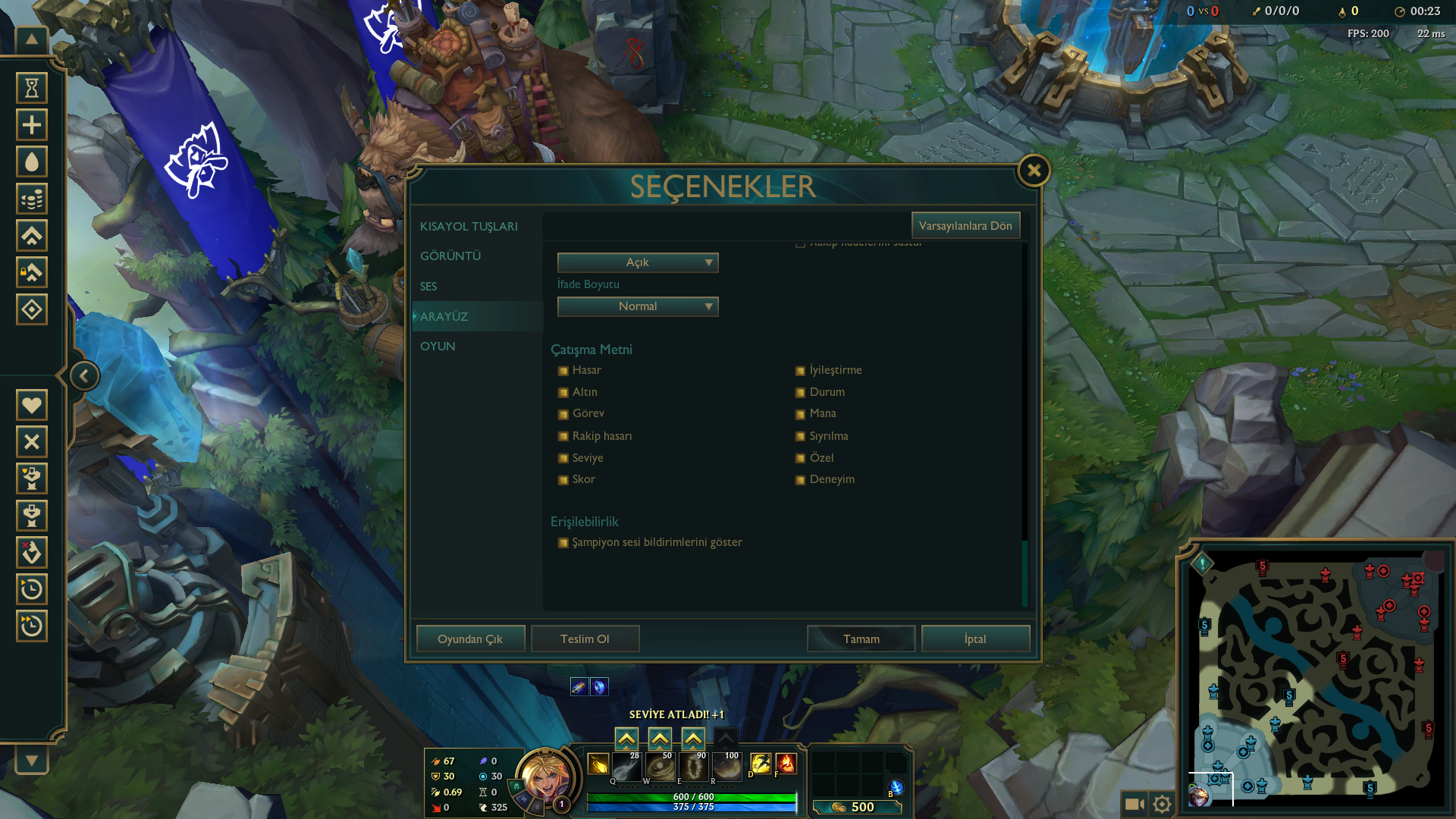The width and height of the screenshot is (1456, 819).
Task: Toggle the Mana combat text checkbox
Action: pos(800,414)
